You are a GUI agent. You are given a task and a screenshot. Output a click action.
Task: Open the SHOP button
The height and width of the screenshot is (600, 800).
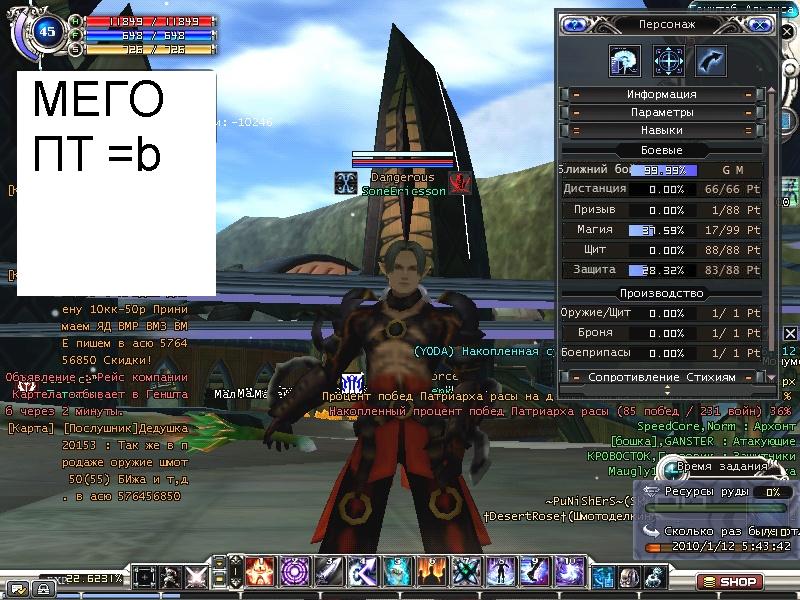731,581
